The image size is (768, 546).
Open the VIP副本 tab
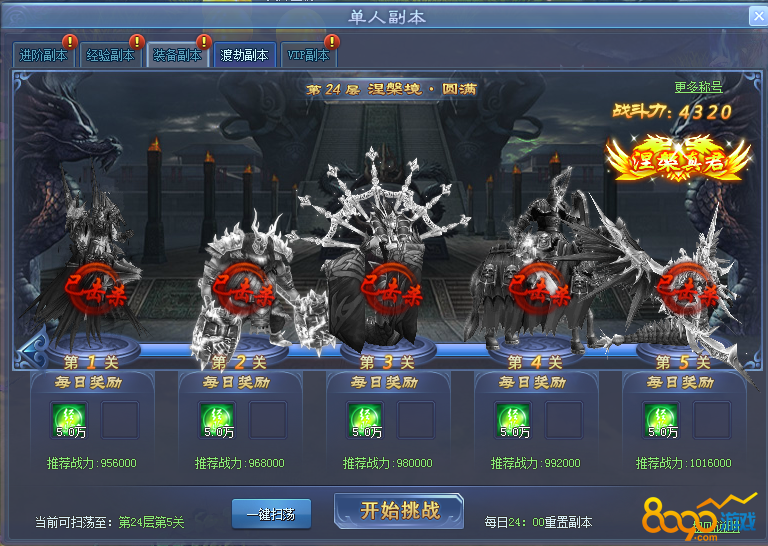[x=308, y=56]
